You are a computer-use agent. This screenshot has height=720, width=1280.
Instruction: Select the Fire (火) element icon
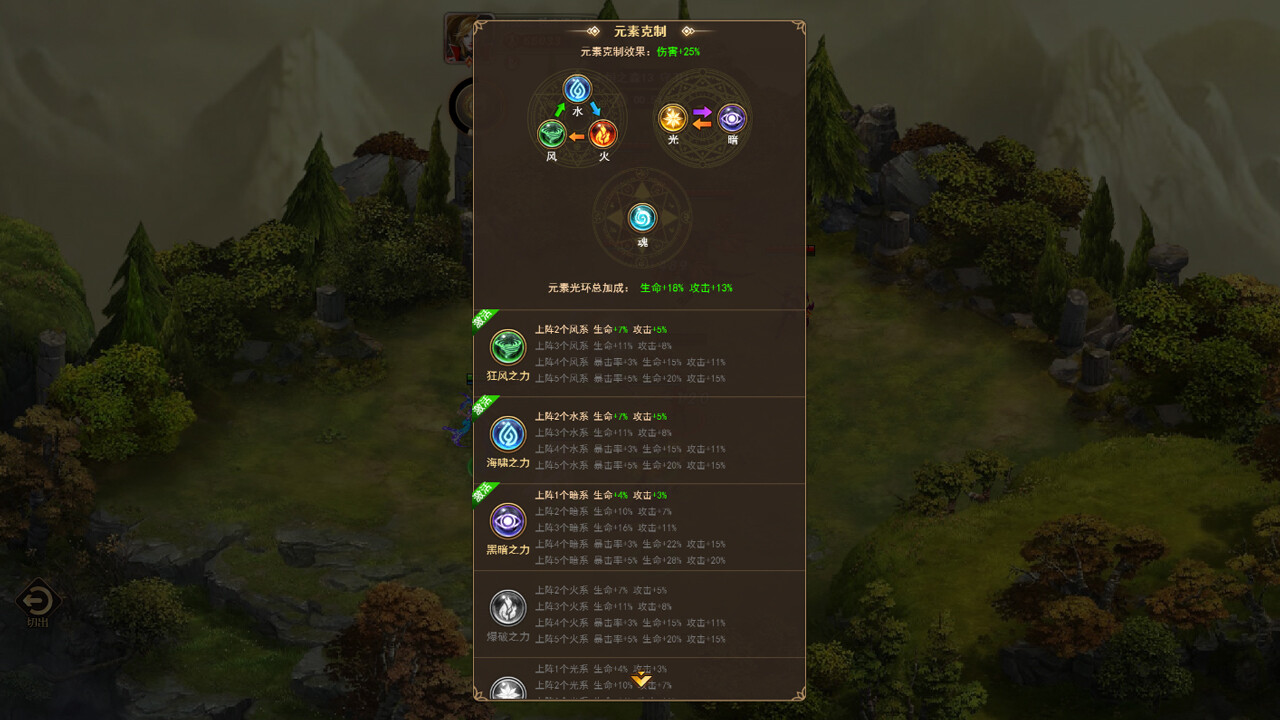tap(605, 134)
